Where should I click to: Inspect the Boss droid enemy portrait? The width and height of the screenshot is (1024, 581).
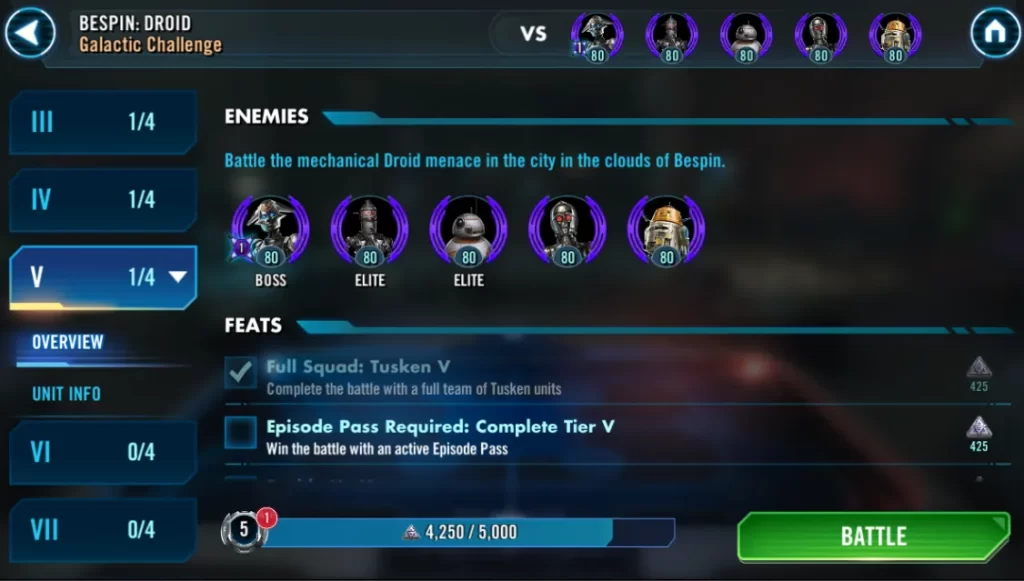270,231
